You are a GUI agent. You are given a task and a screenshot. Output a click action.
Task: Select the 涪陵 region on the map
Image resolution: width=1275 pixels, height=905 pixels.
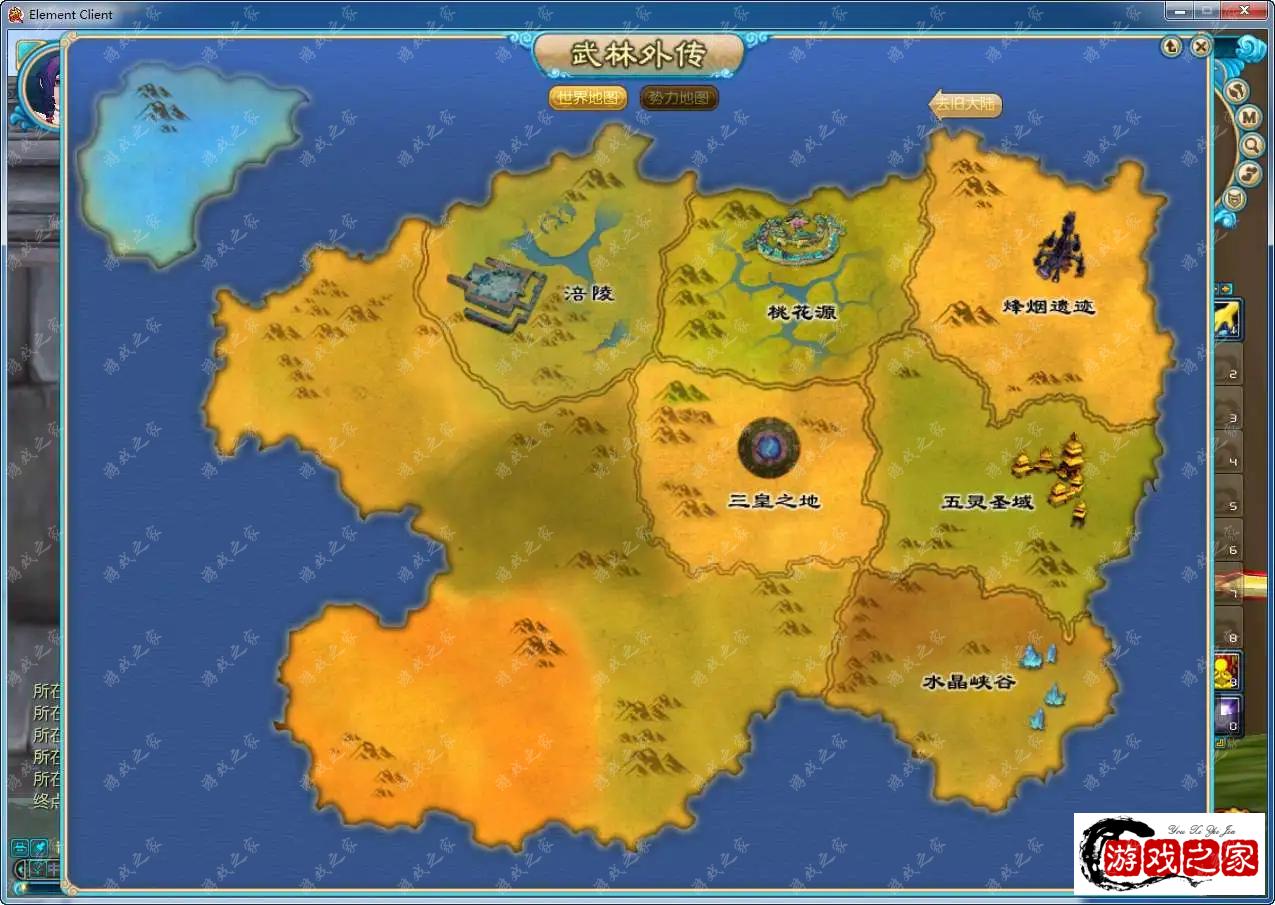pos(588,294)
